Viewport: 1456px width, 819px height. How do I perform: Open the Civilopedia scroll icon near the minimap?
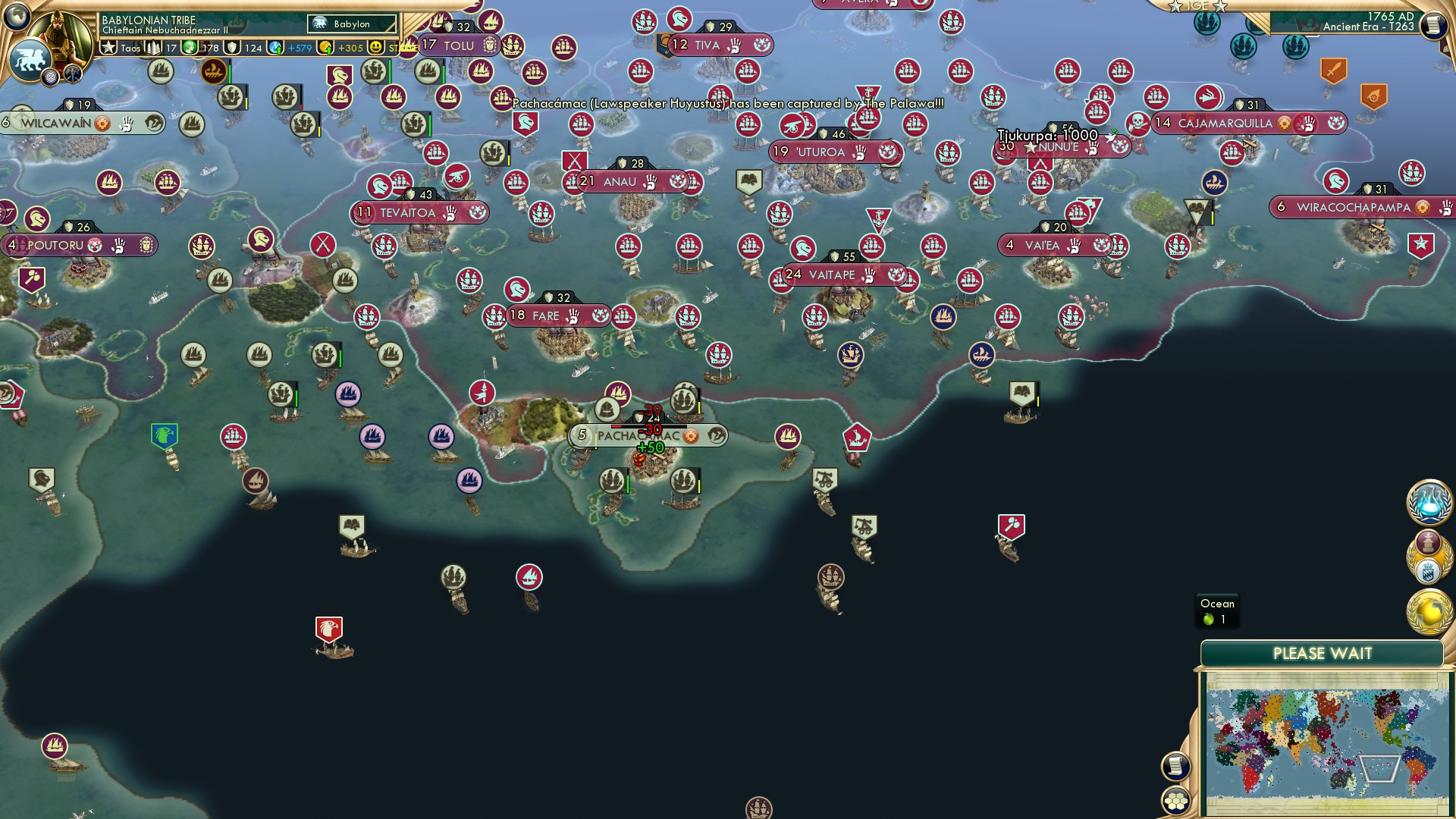tap(1176, 766)
